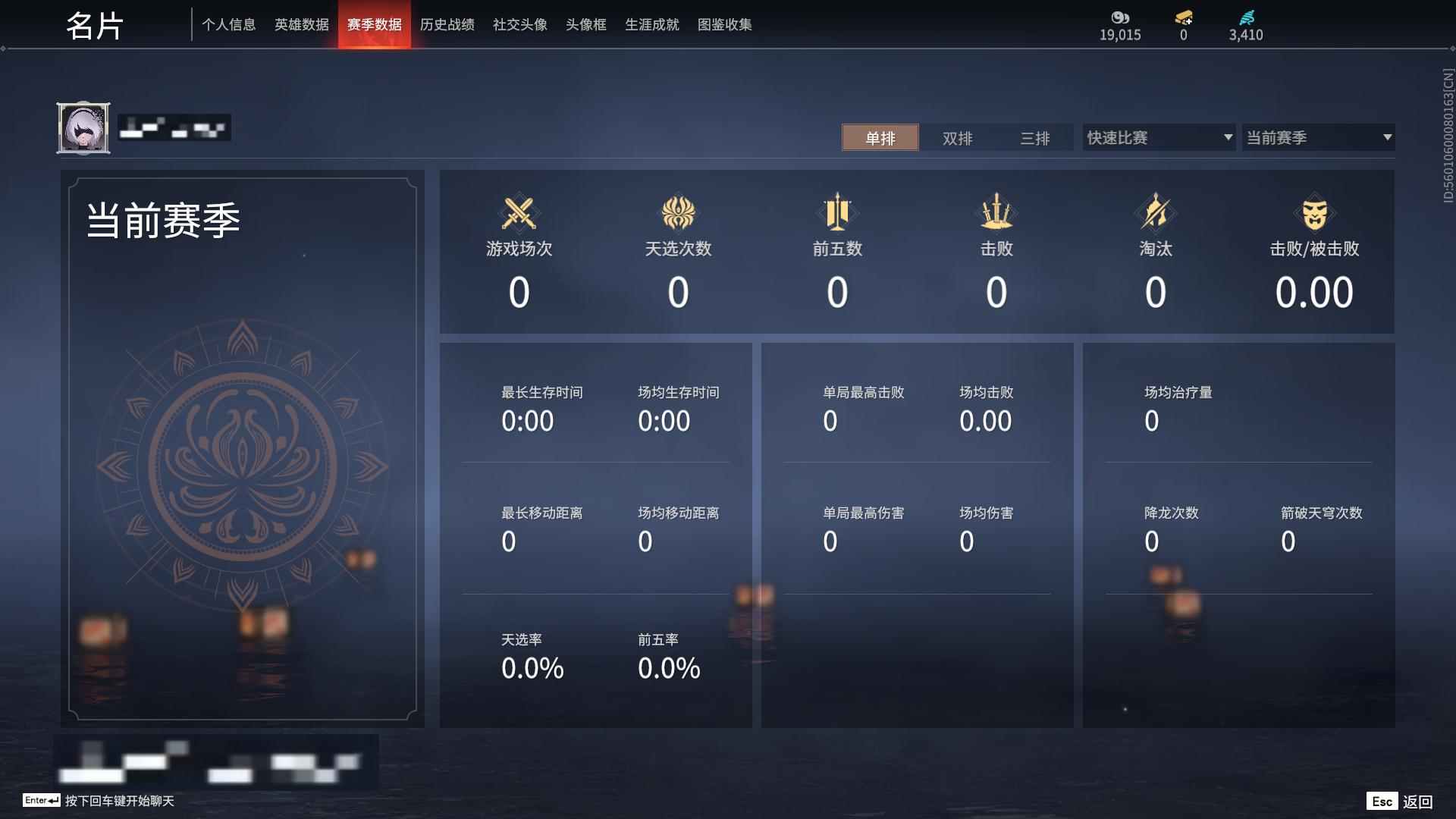This screenshot has width=1456, height=819.
Task: Click the 淘汰 spear stat icon
Action: click(x=1155, y=213)
